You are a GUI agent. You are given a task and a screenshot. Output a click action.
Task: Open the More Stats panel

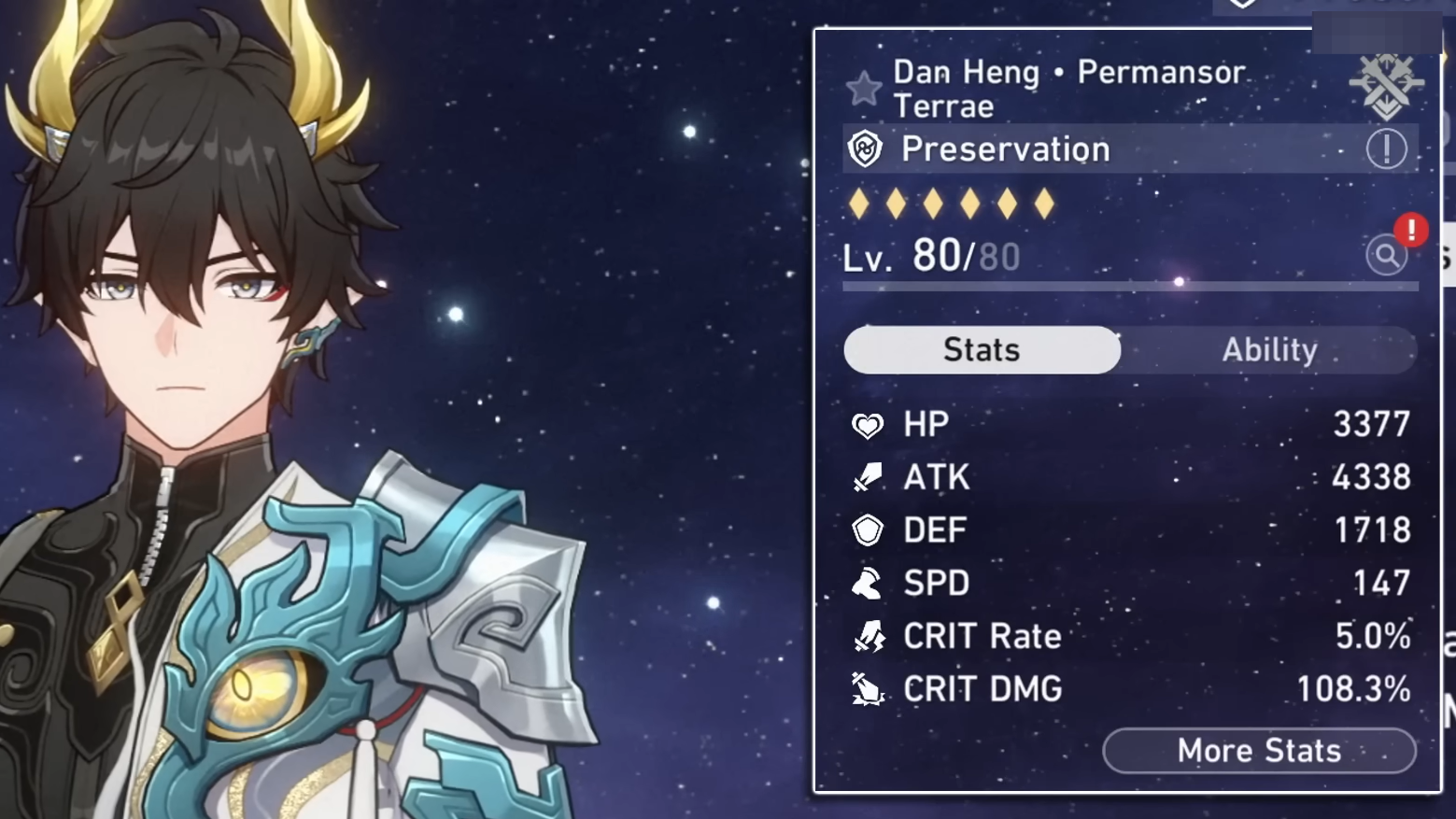click(x=1258, y=751)
